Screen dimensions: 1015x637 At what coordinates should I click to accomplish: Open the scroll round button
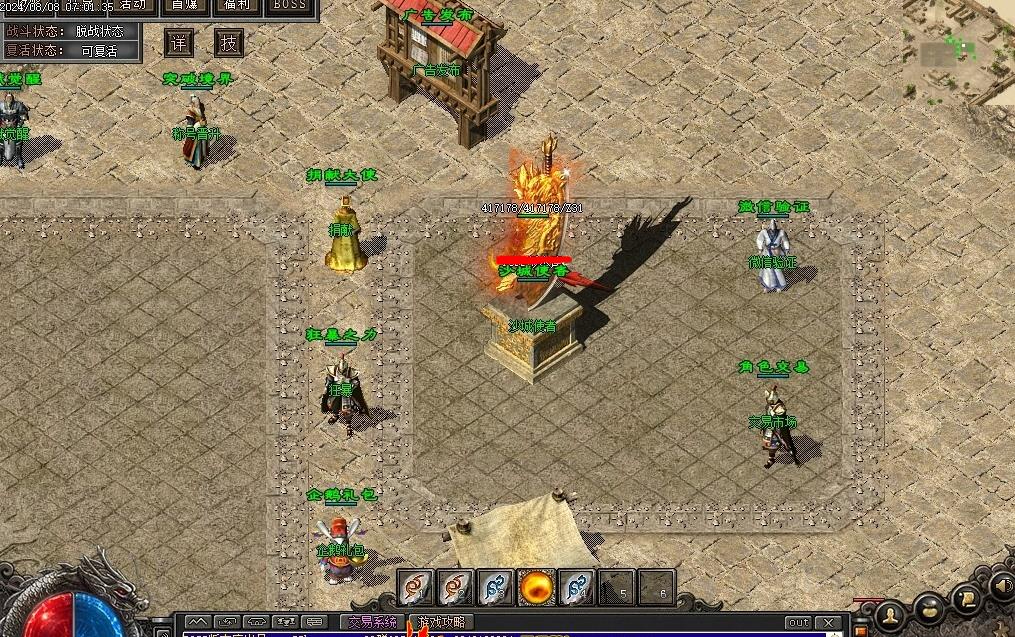point(967,598)
